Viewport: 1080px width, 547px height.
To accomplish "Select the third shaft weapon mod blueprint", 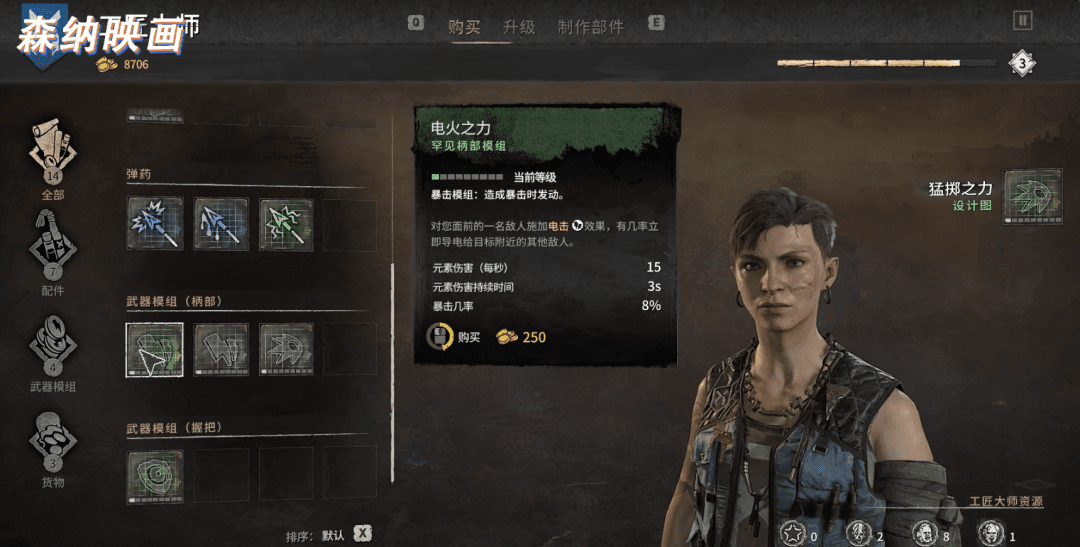I will click(287, 349).
